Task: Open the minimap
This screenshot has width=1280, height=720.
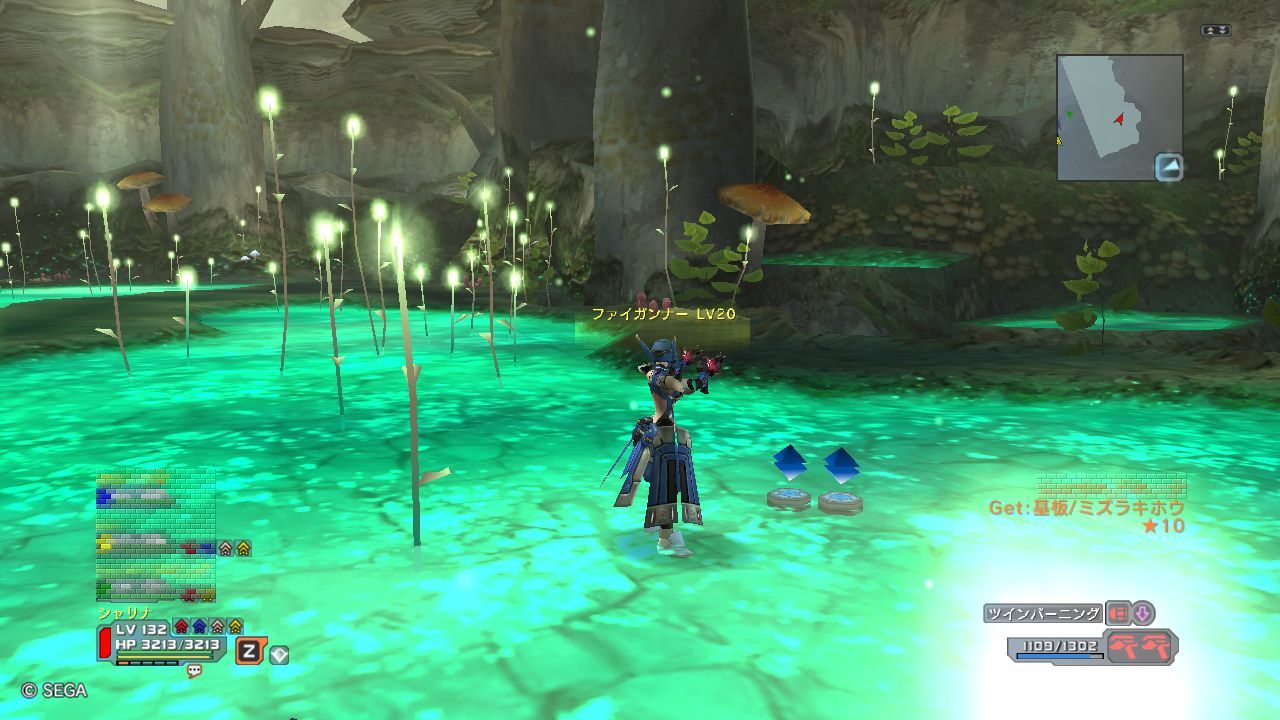Action: (1118, 116)
